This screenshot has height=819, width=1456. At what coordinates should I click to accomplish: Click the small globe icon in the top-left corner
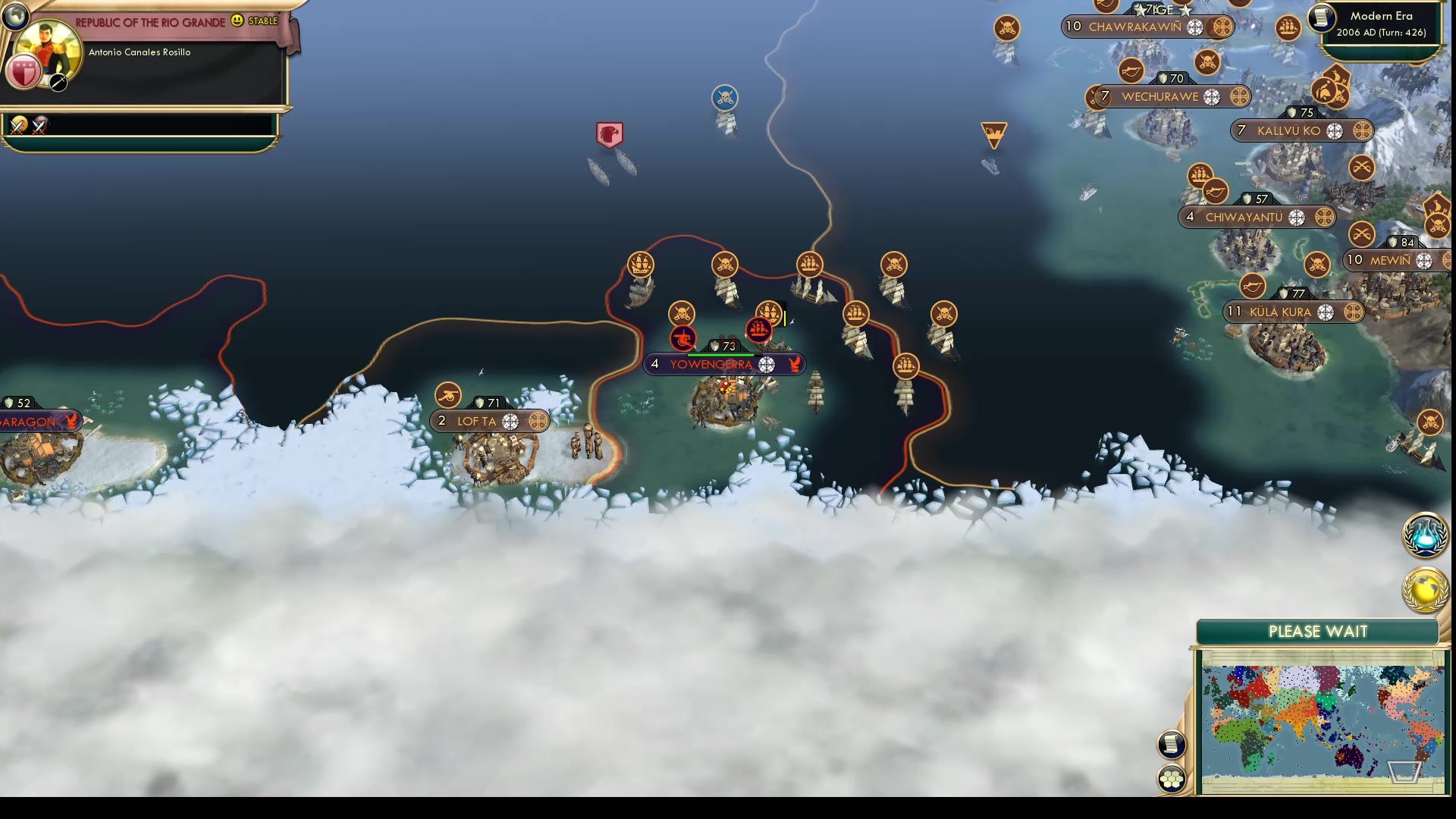(x=15, y=15)
